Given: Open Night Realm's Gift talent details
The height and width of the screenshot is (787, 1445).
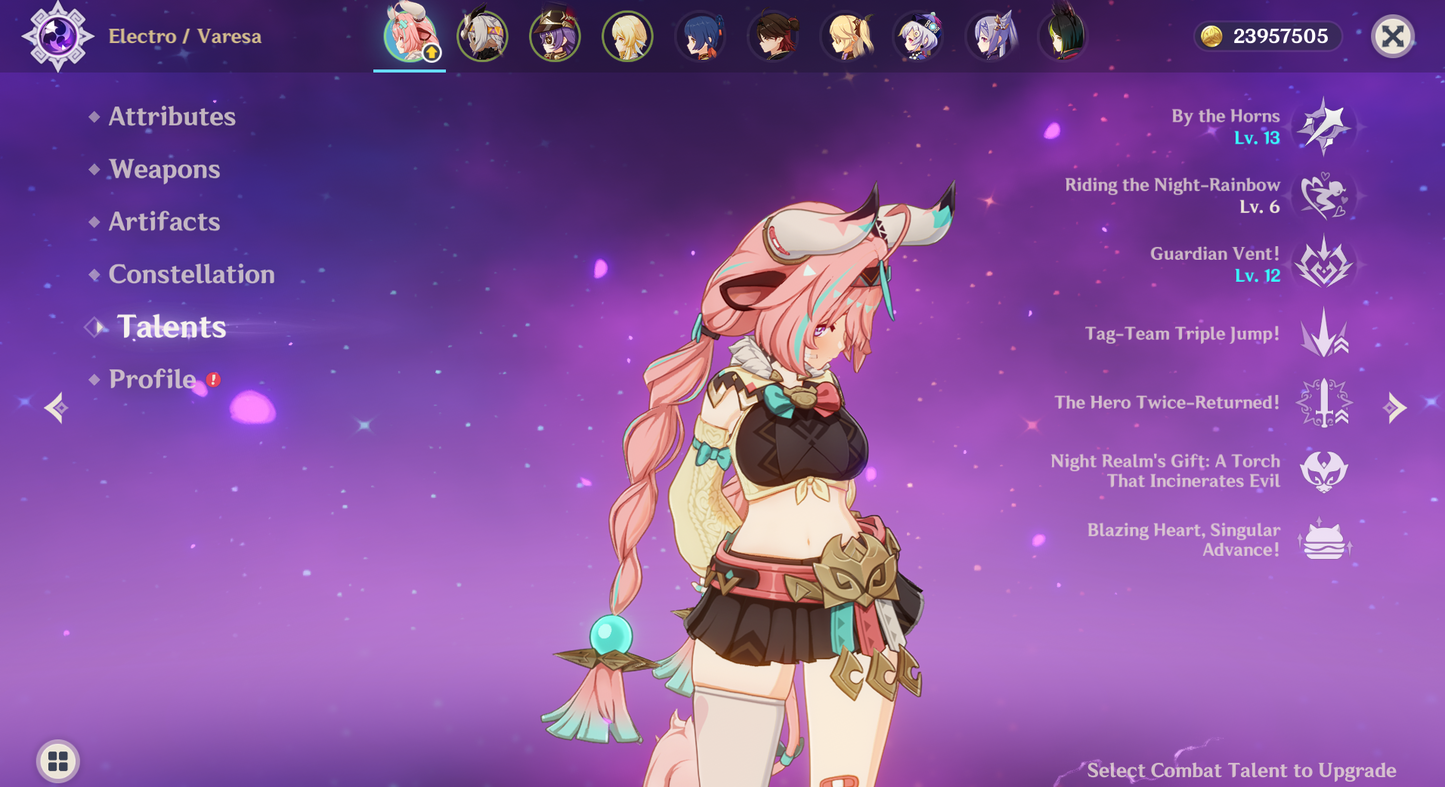Looking at the screenshot, I should pyautogui.click(x=1323, y=471).
